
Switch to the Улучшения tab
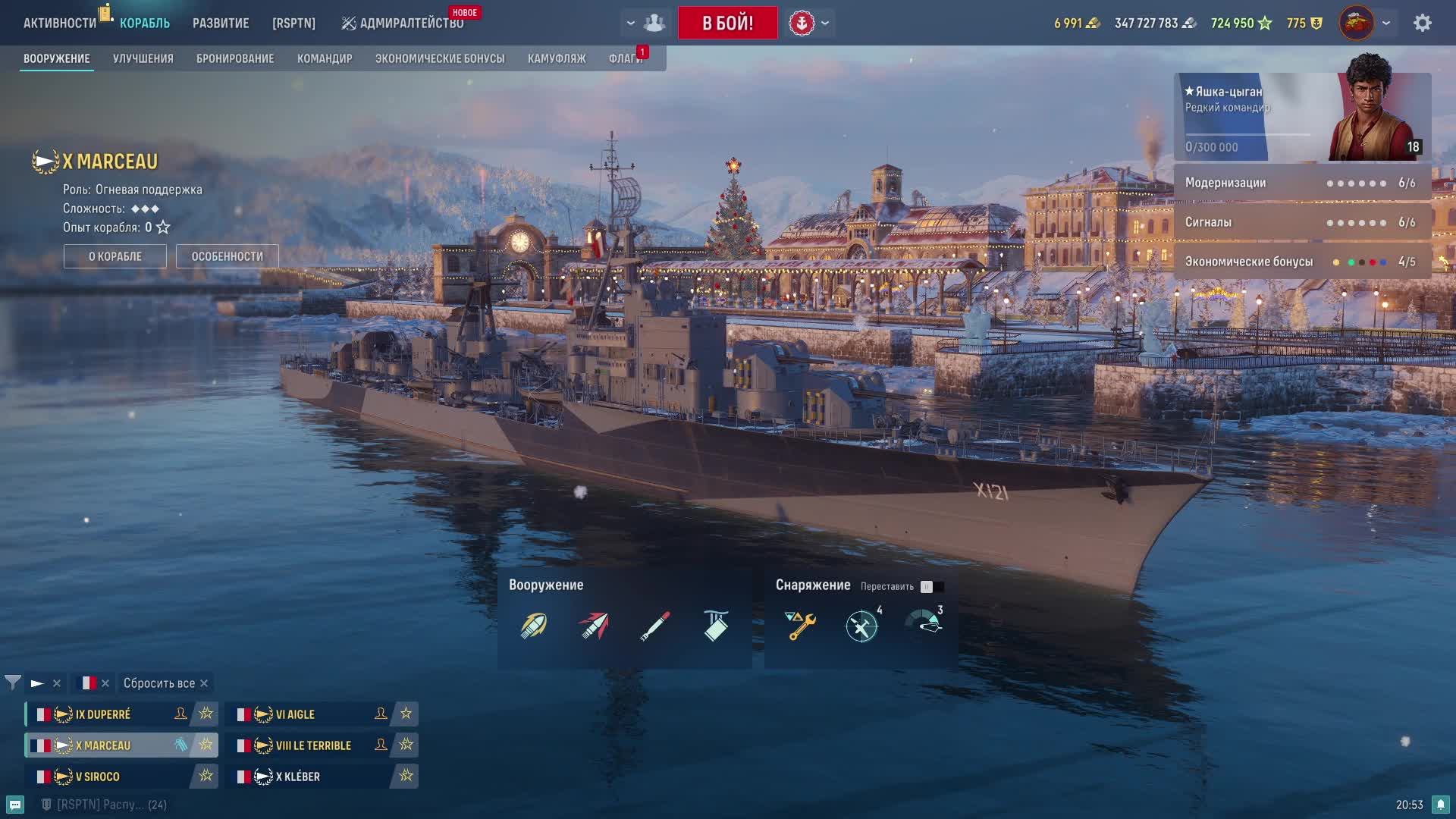point(143,58)
